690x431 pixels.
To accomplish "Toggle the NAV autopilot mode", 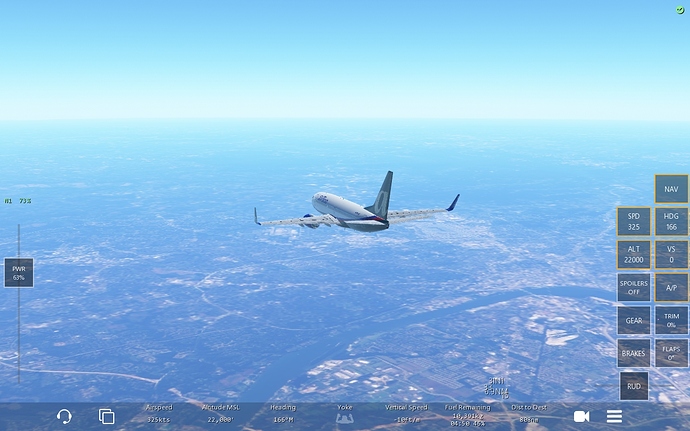I will [671, 189].
